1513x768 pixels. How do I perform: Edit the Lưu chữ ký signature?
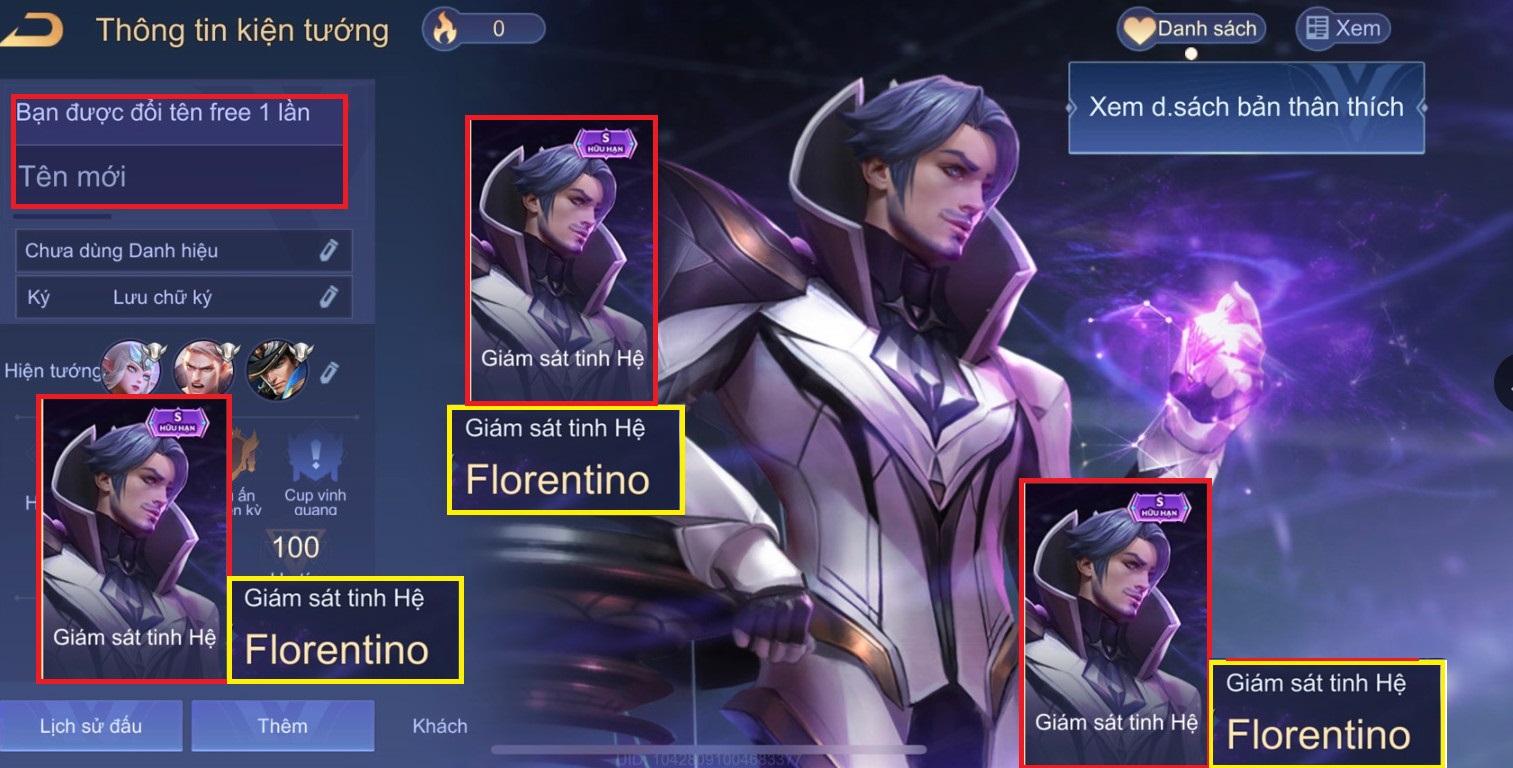[329, 297]
